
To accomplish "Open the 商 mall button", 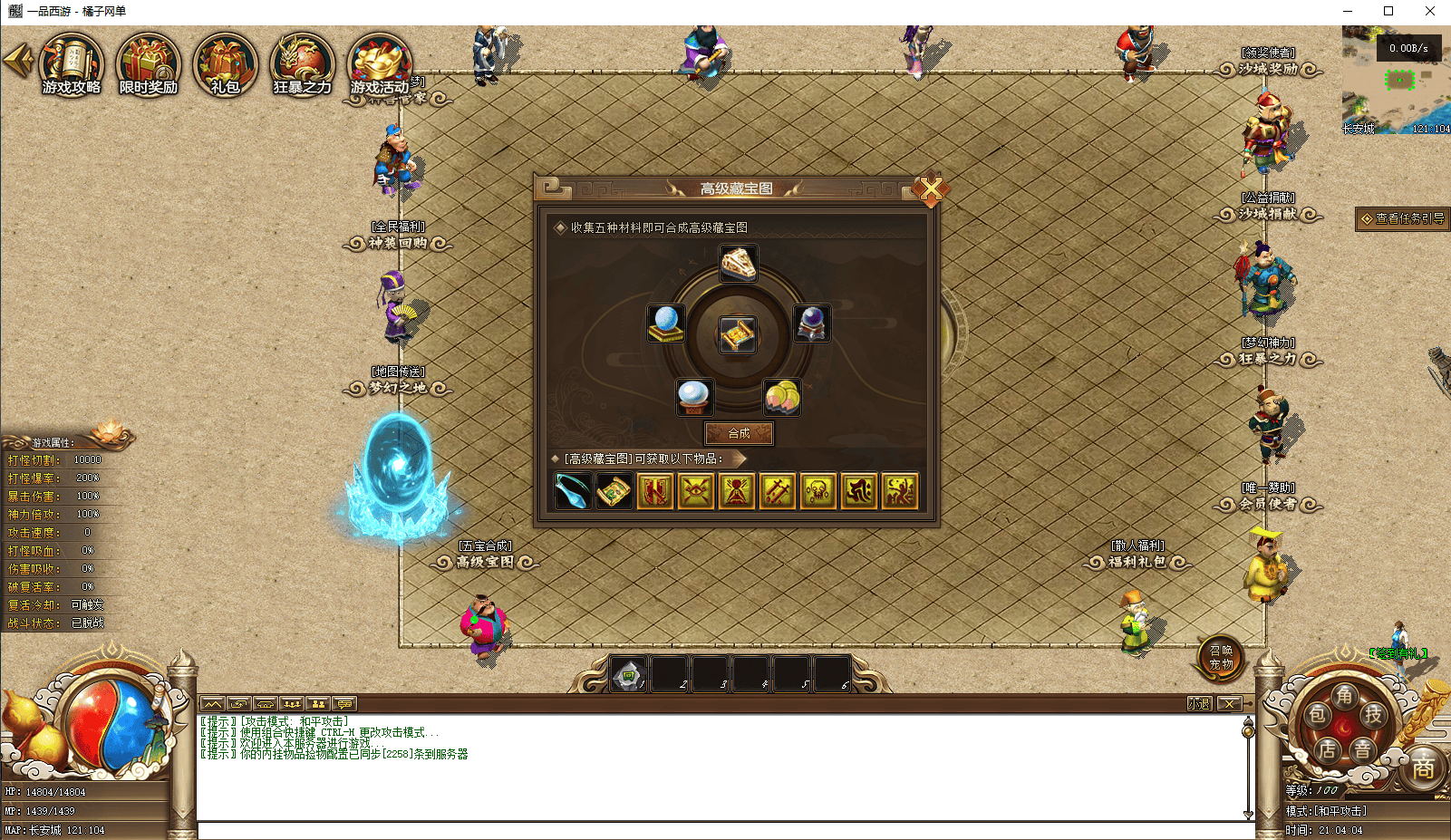I will point(1423,768).
